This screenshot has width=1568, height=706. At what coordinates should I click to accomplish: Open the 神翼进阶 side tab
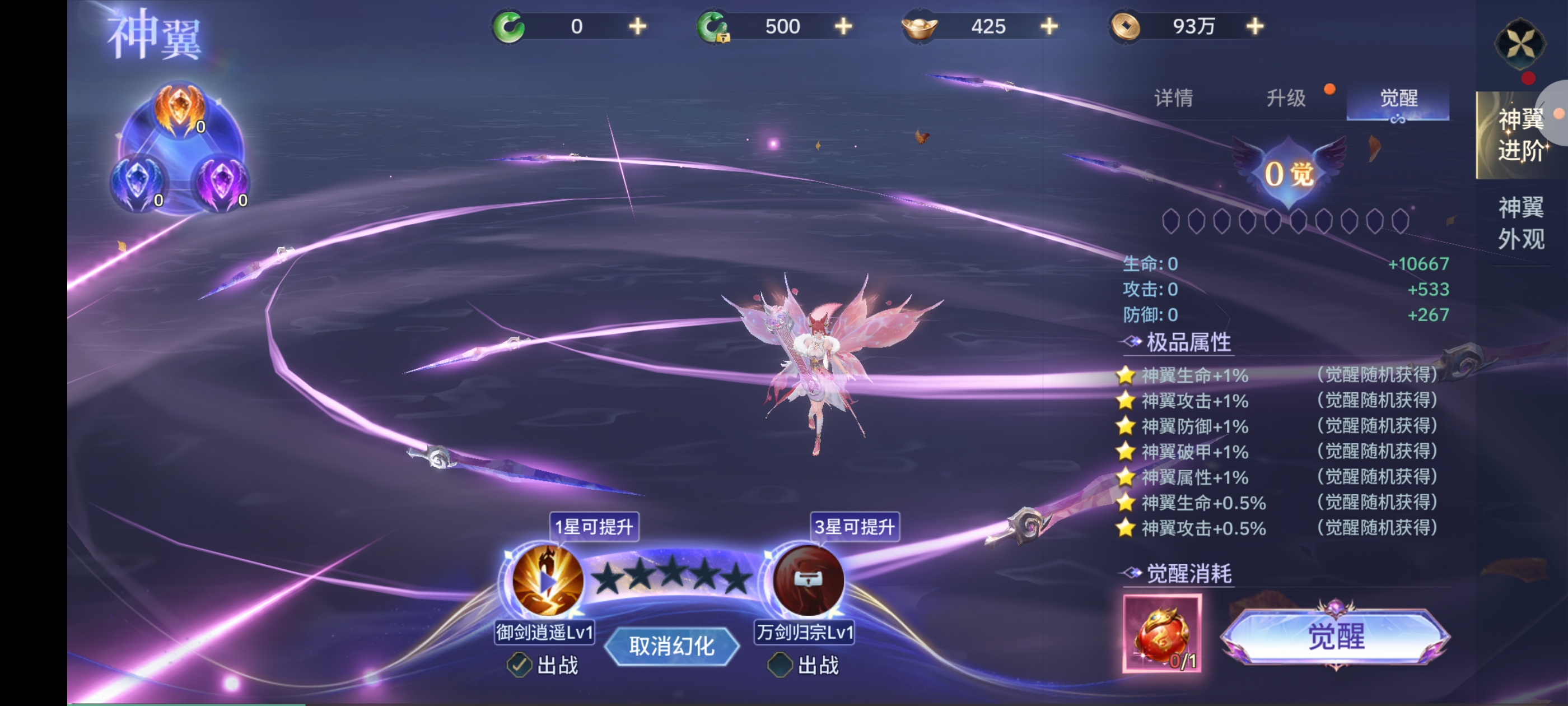tap(1519, 134)
